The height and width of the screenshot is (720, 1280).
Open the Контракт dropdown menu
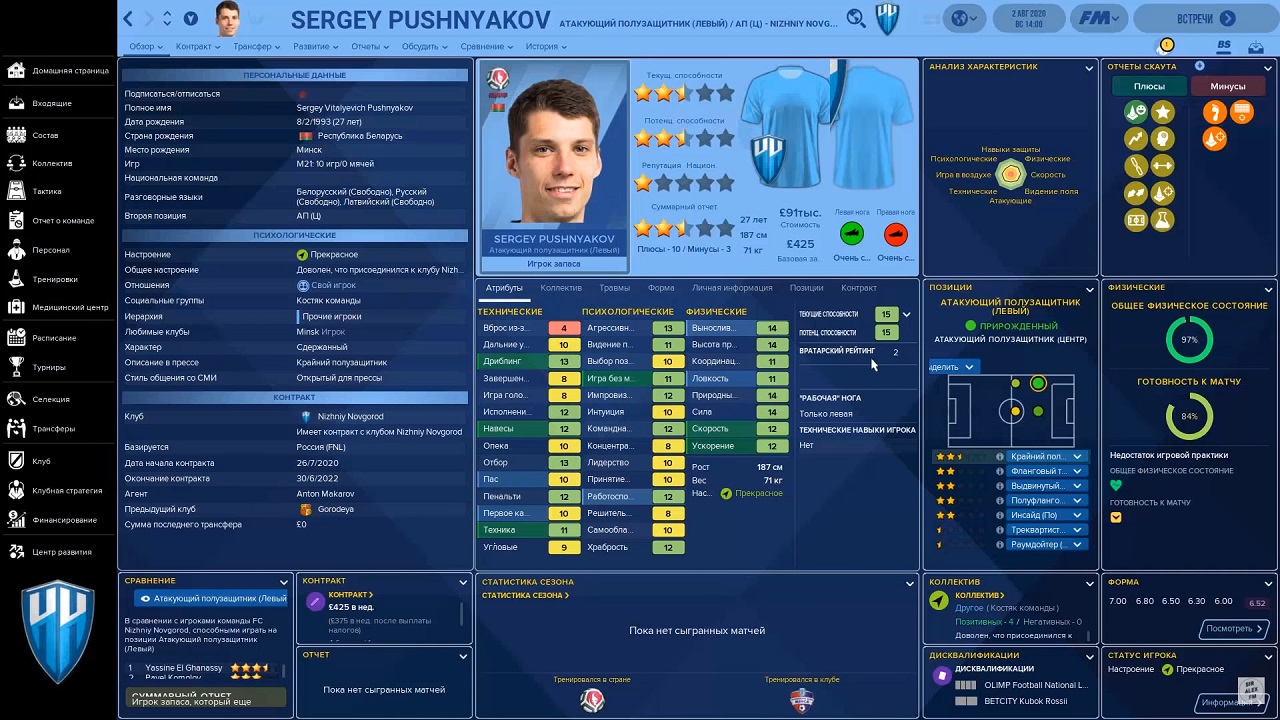click(197, 47)
